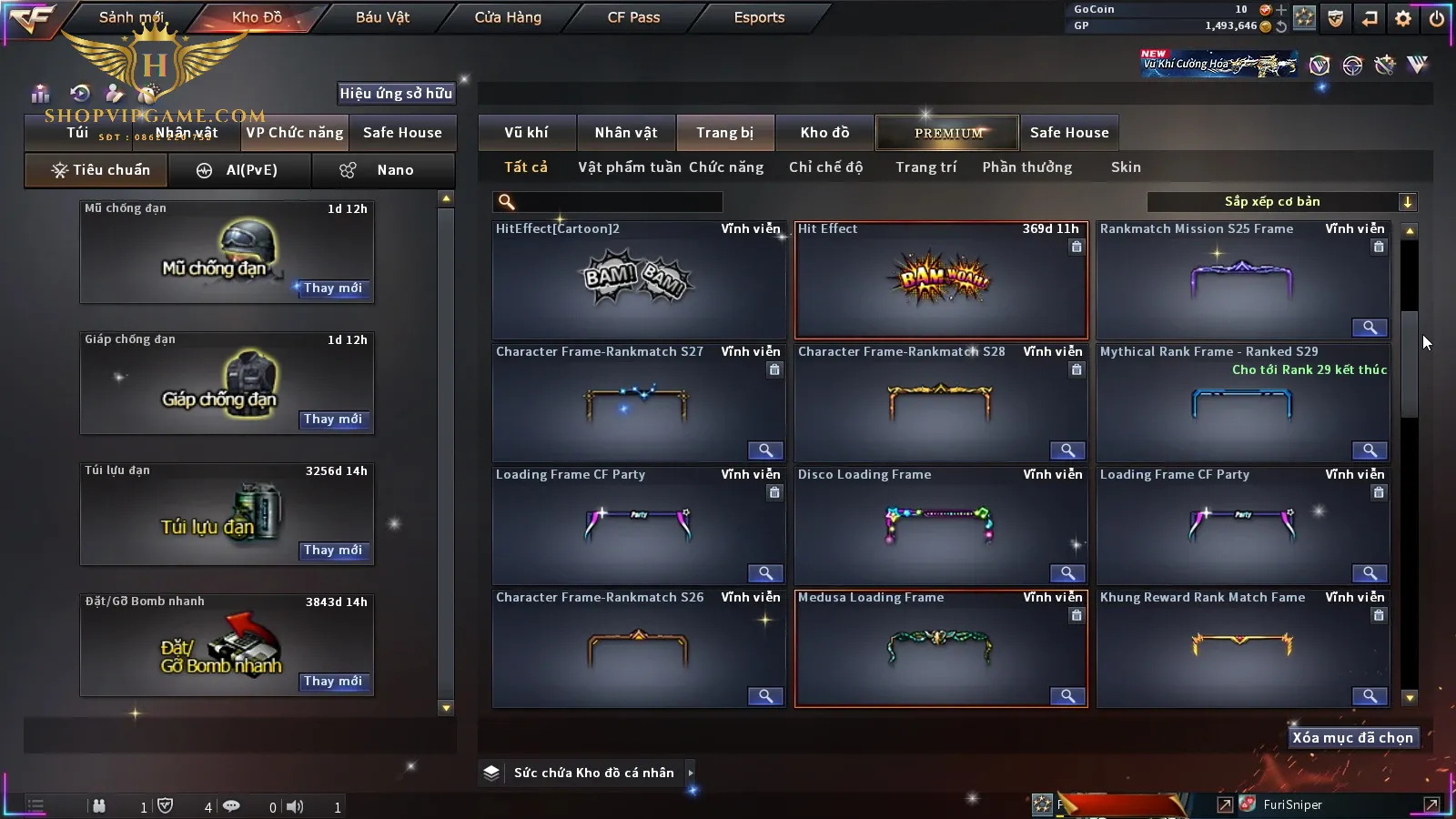
Task: Select the Hit Effect item with 369d timer
Action: (941, 280)
